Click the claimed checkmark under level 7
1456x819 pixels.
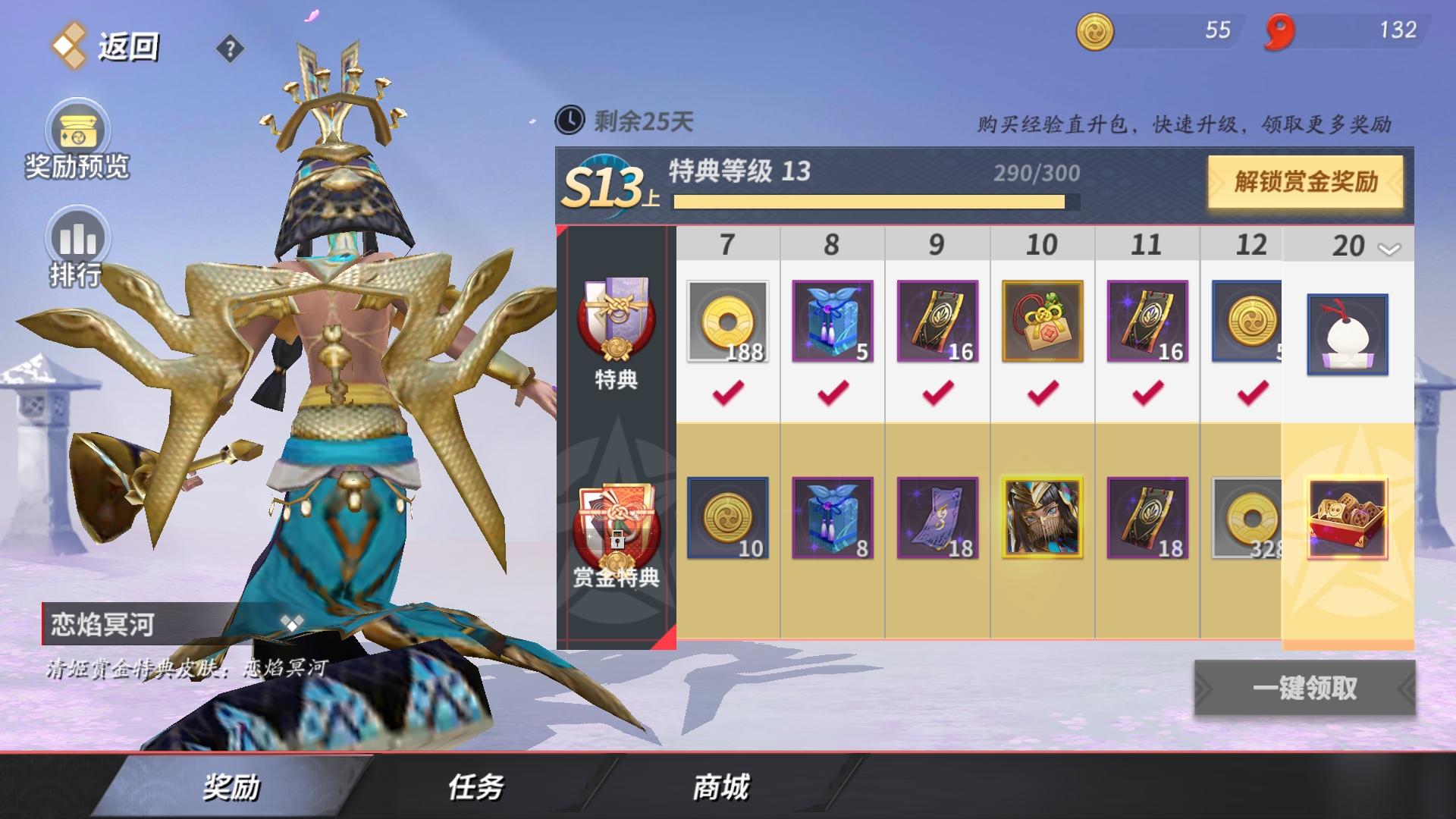click(x=726, y=394)
